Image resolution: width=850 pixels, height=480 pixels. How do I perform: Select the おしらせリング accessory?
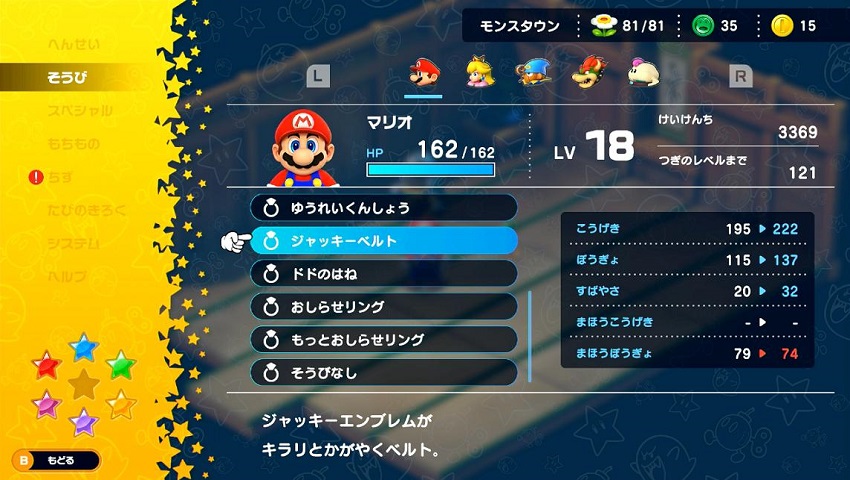[384, 306]
